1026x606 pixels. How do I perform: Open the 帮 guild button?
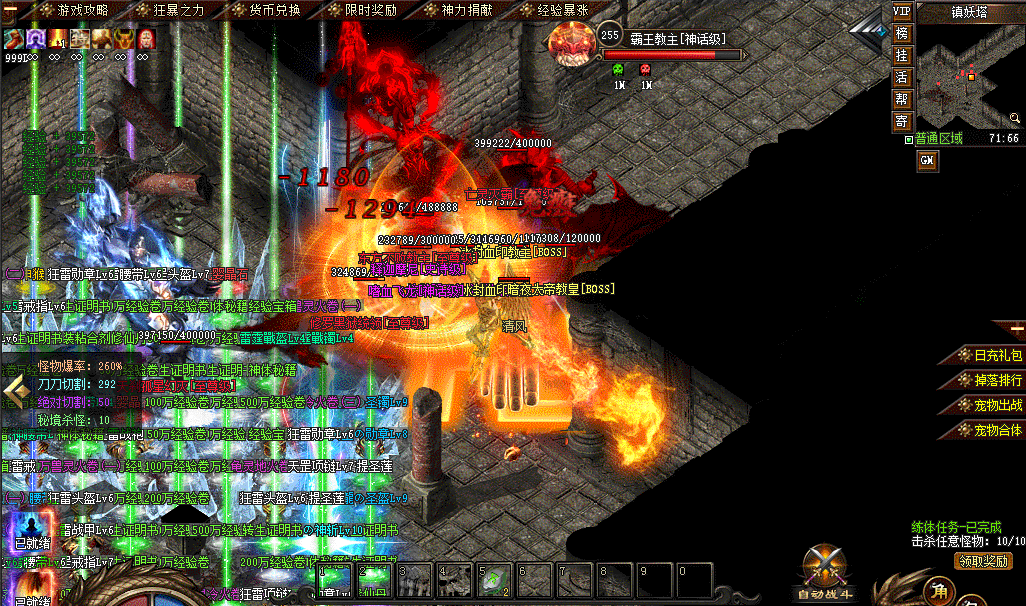click(x=902, y=99)
